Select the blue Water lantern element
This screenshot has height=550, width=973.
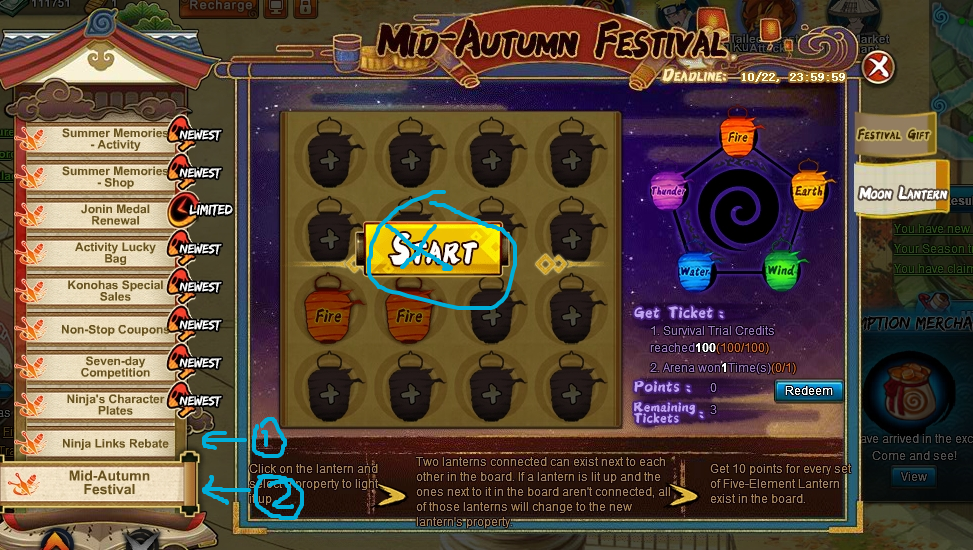[x=694, y=270]
